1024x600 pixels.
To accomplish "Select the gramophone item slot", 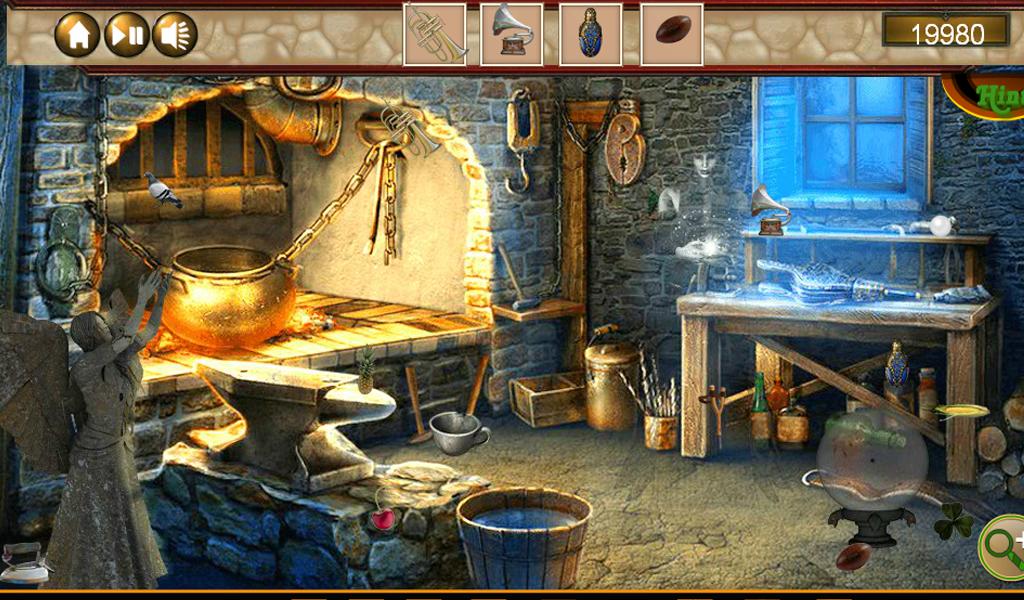I will point(512,34).
